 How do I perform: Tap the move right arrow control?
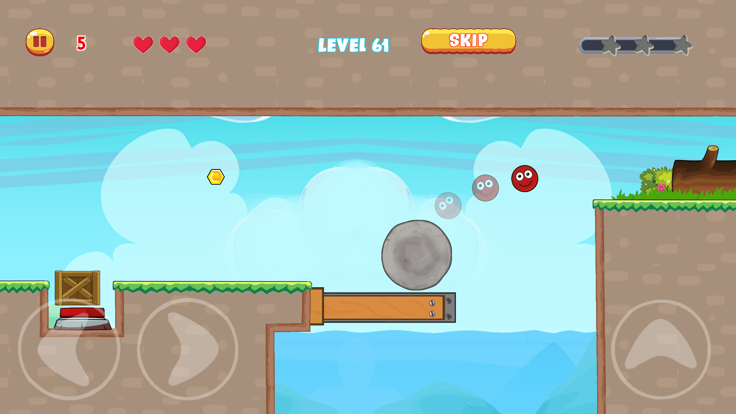click(188, 349)
